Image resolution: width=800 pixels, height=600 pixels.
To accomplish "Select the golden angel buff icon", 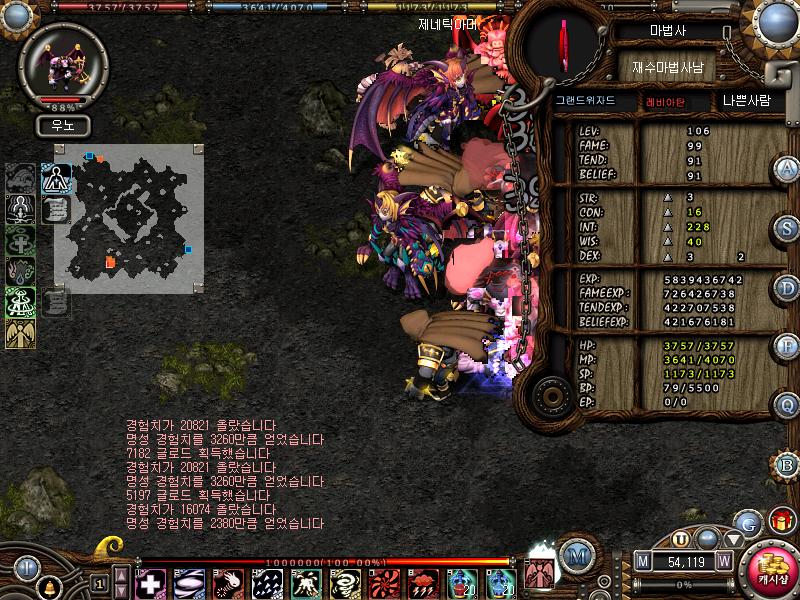I will (x=20, y=333).
